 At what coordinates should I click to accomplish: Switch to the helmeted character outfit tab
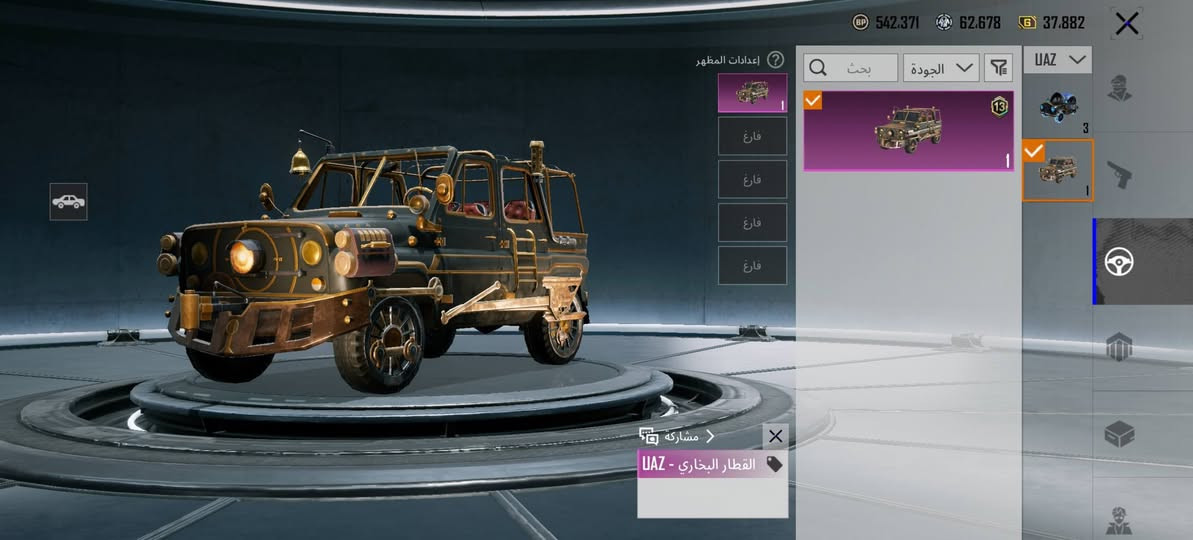(x=1119, y=89)
